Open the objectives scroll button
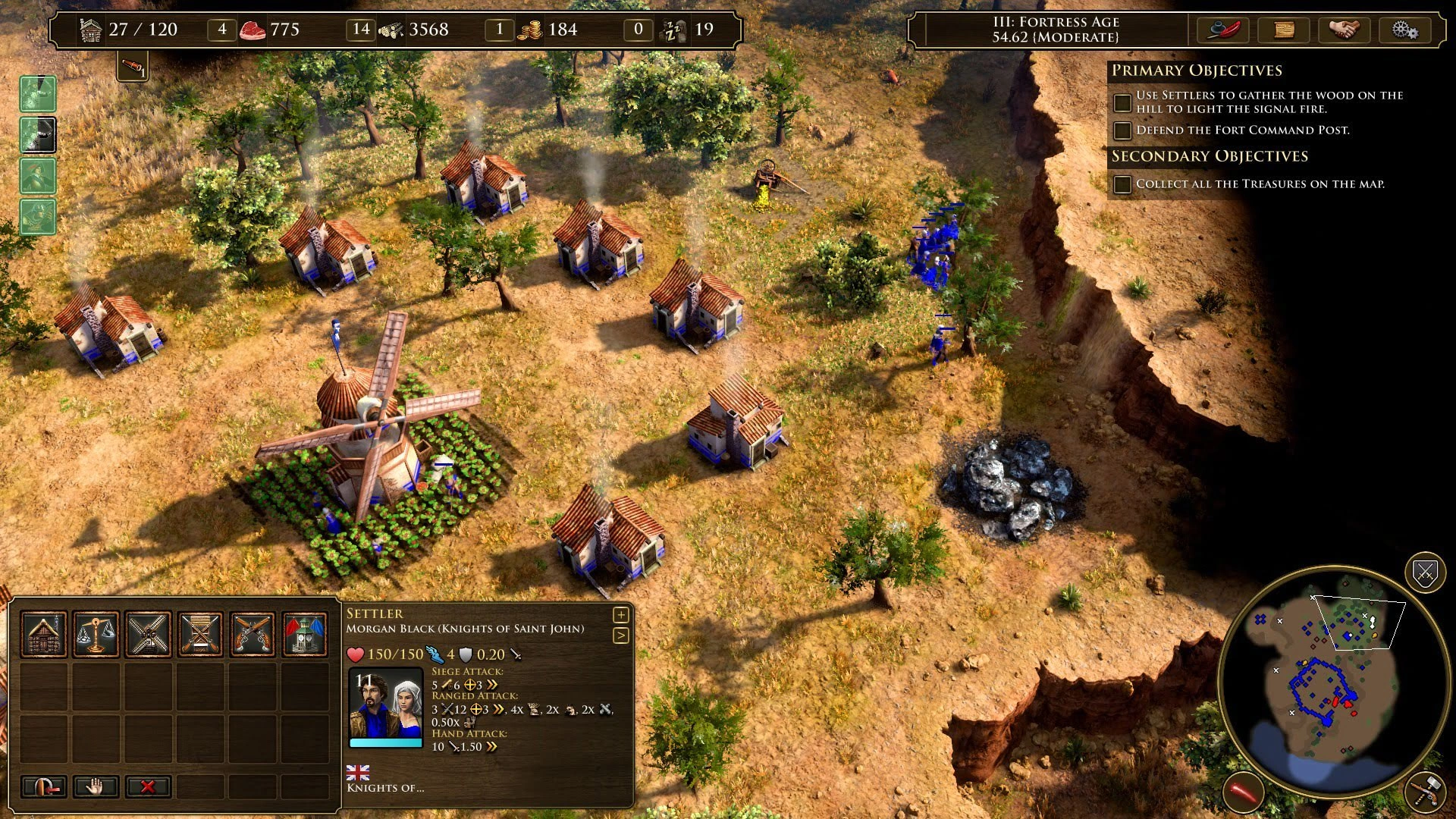This screenshot has width=1456, height=819. [1284, 30]
